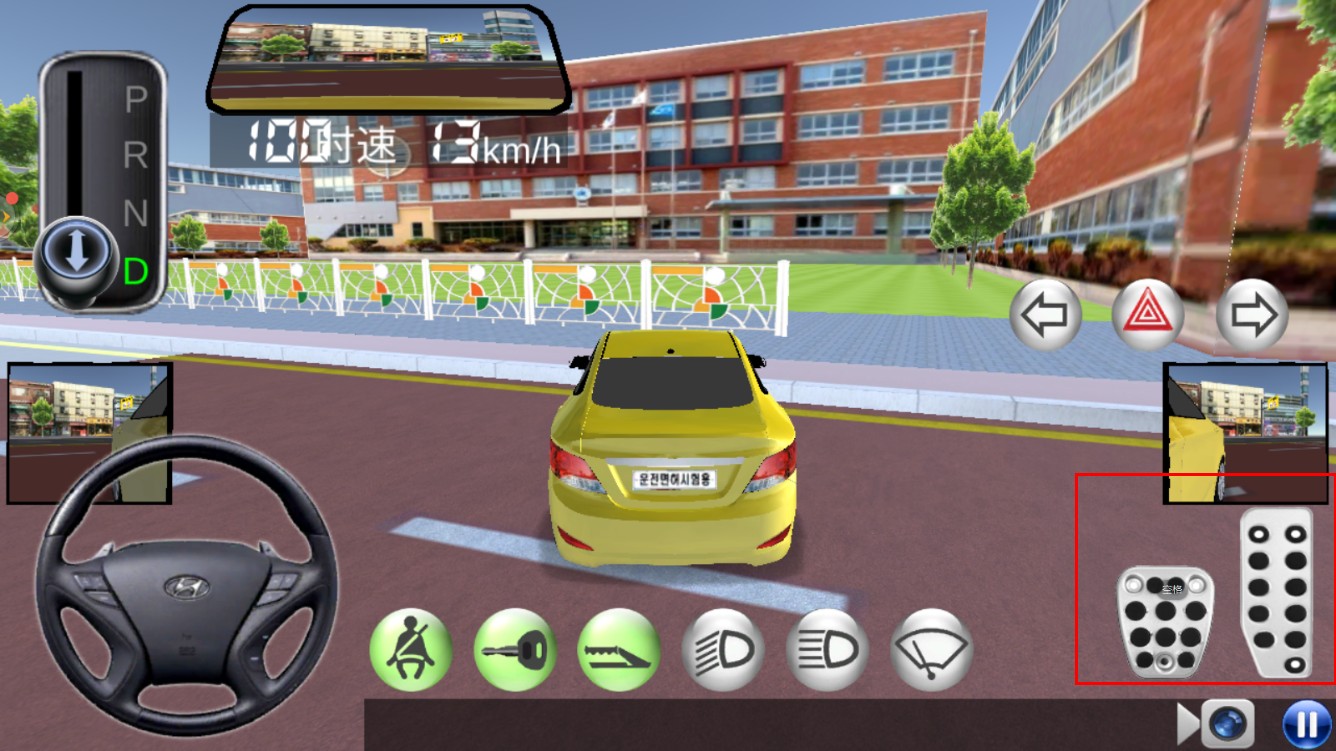Change the camera view

click(x=1226, y=724)
